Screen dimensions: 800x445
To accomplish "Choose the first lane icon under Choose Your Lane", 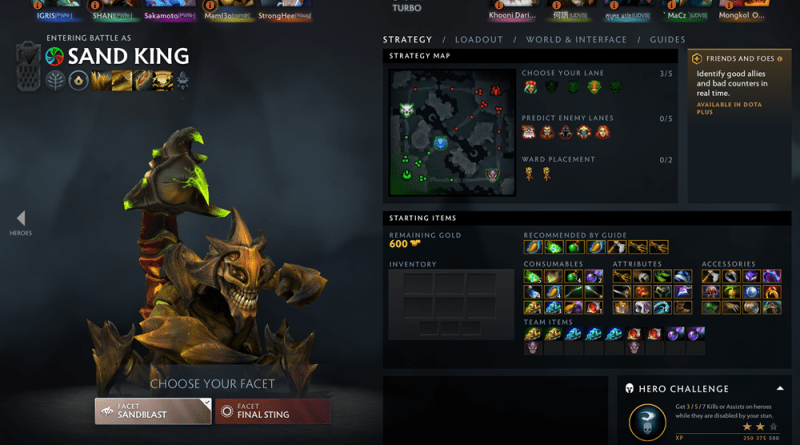I will (x=531, y=88).
